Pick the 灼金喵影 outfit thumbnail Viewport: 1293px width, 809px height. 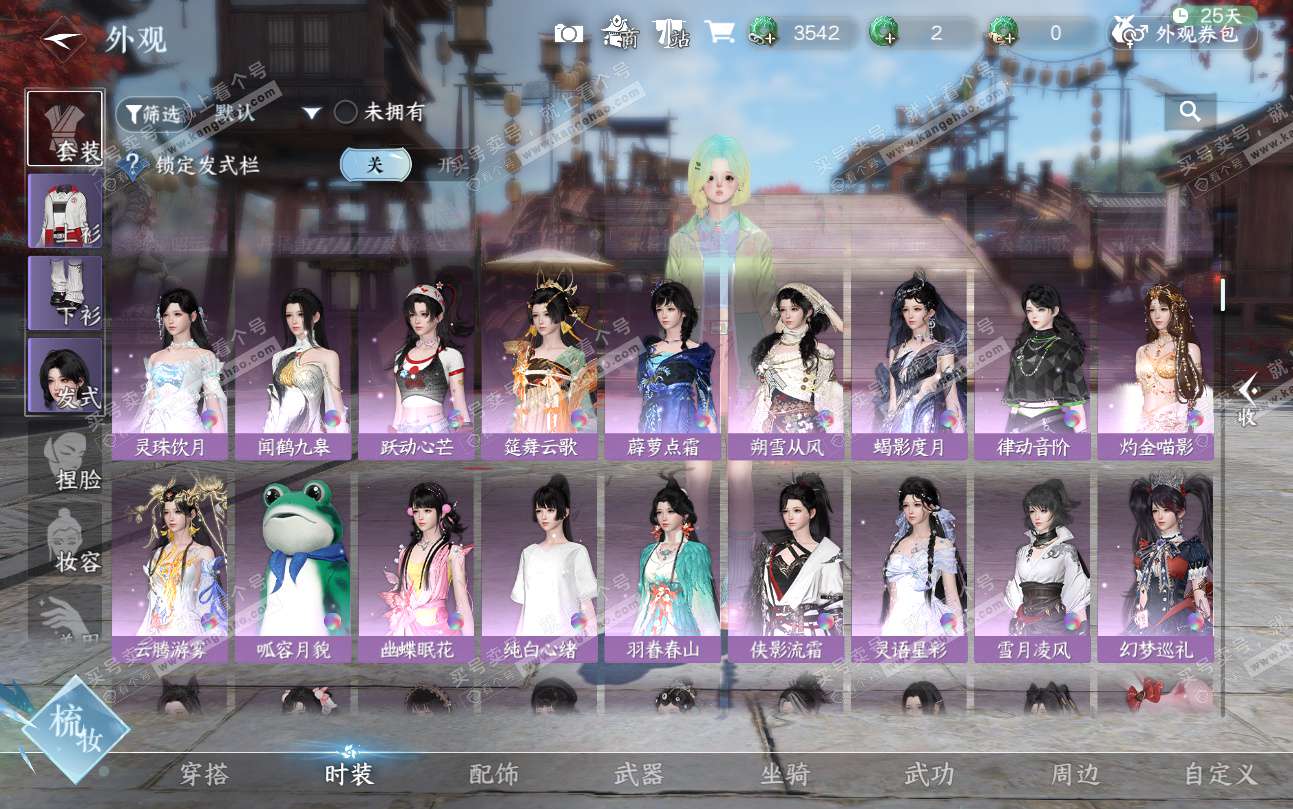(x=1155, y=370)
